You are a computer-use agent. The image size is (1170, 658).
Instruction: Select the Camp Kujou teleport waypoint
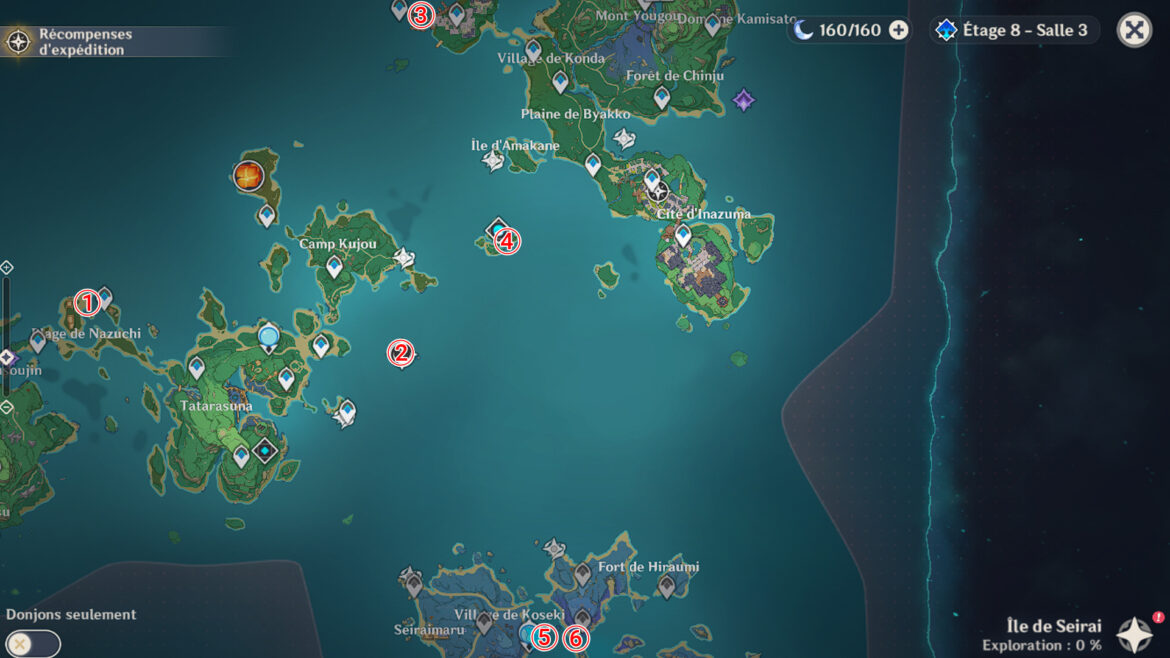(334, 266)
